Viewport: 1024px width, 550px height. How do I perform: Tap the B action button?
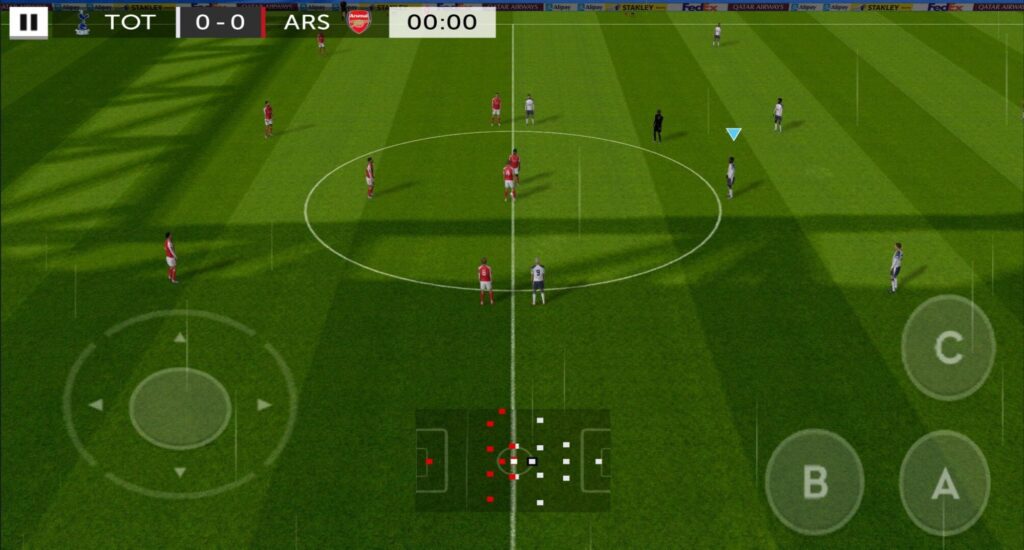click(814, 482)
